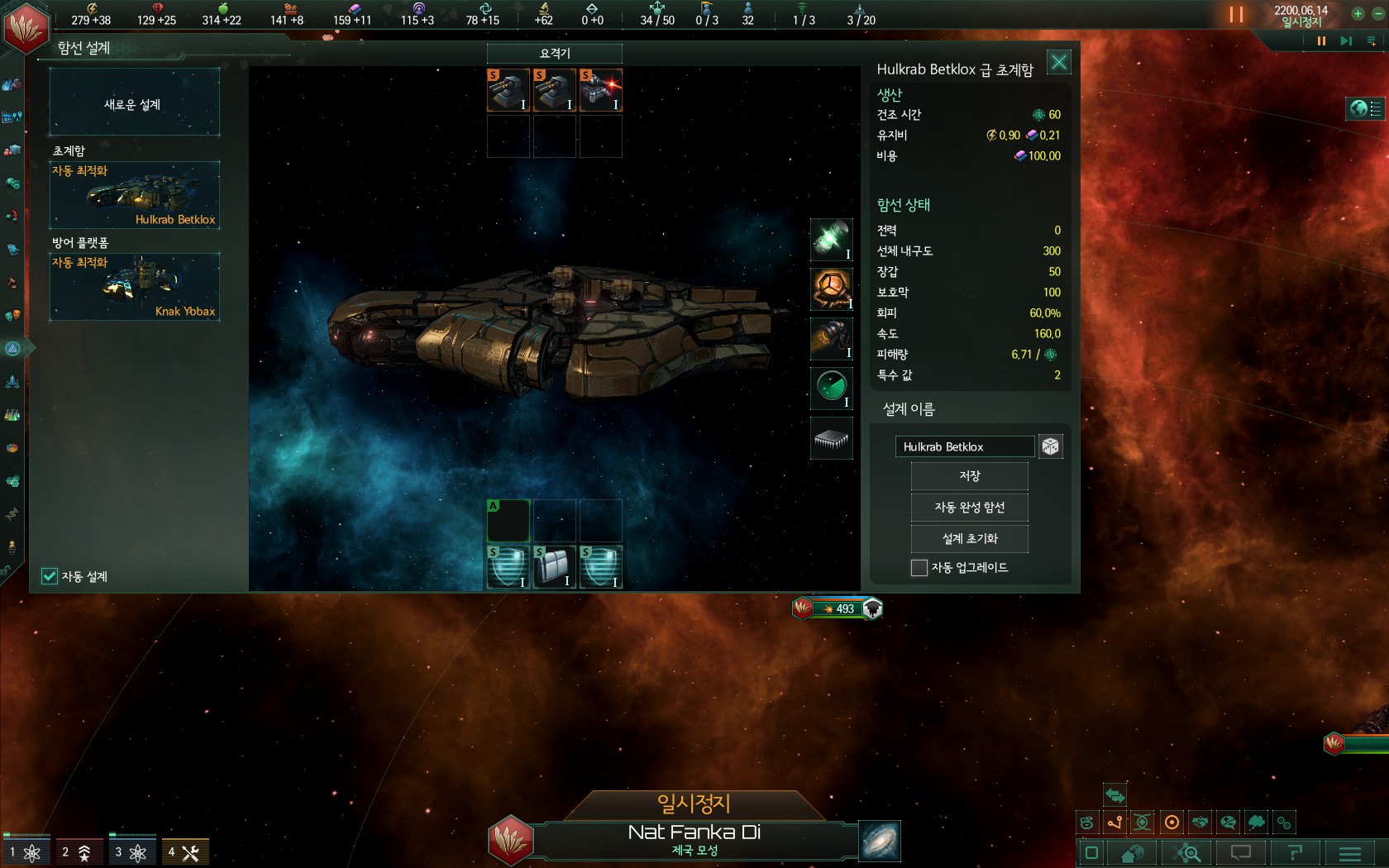Screen dimensions: 1389x868
Task: Create a new design with 새로운 설계
Action: [x=134, y=103]
